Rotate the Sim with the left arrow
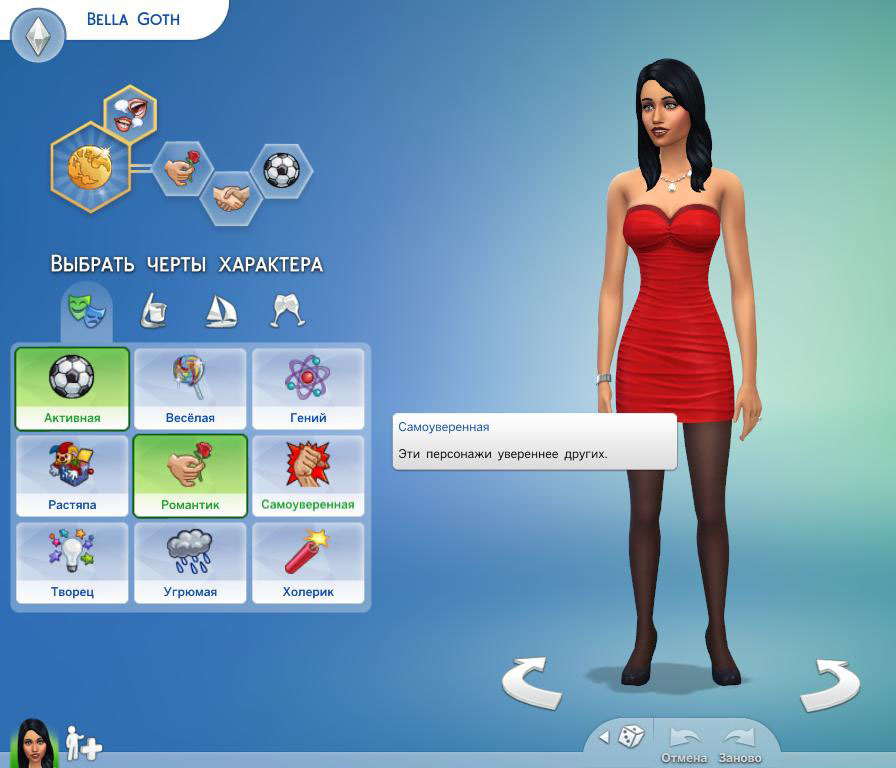 [x=530, y=685]
